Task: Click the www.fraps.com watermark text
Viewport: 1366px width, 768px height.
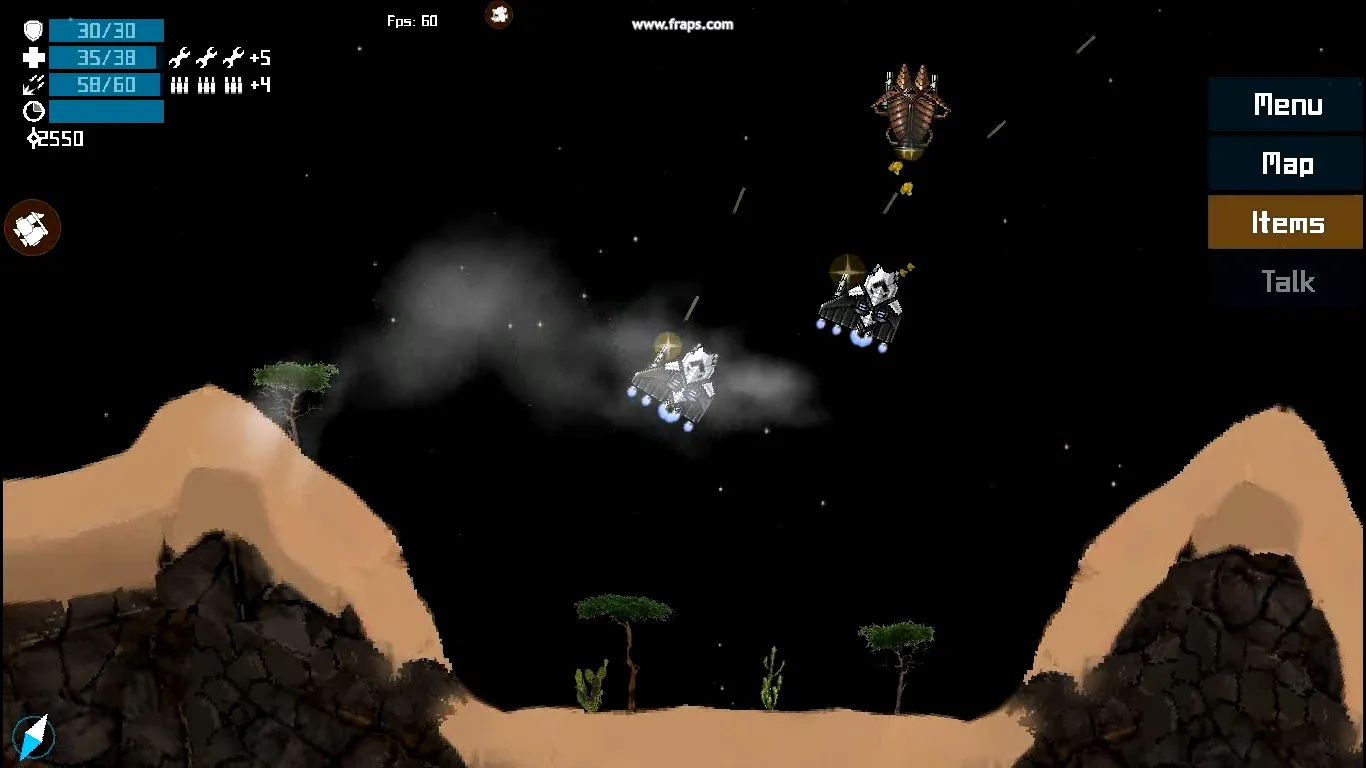Action: pyautogui.click(x=685, y=25)
